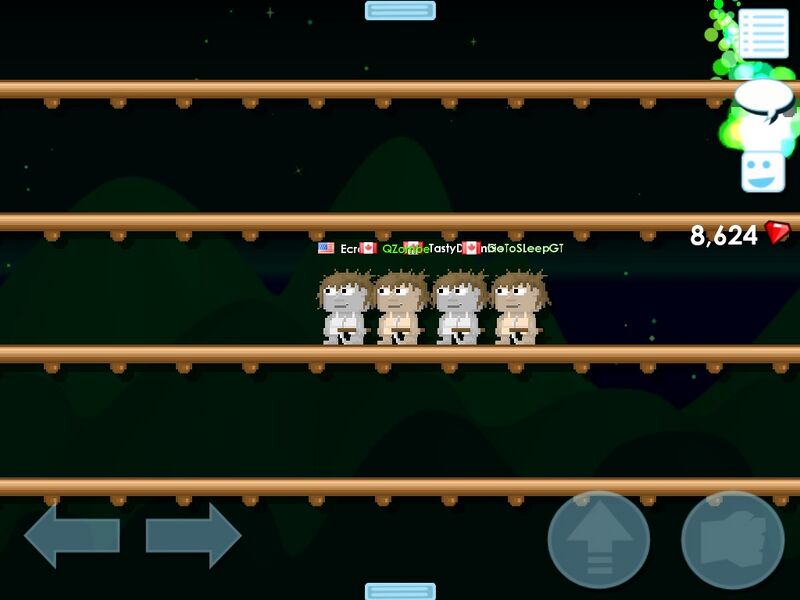This screenshot has width=800, height=600.
Task: Tap the move right arrow
Action: pos(193,536)
